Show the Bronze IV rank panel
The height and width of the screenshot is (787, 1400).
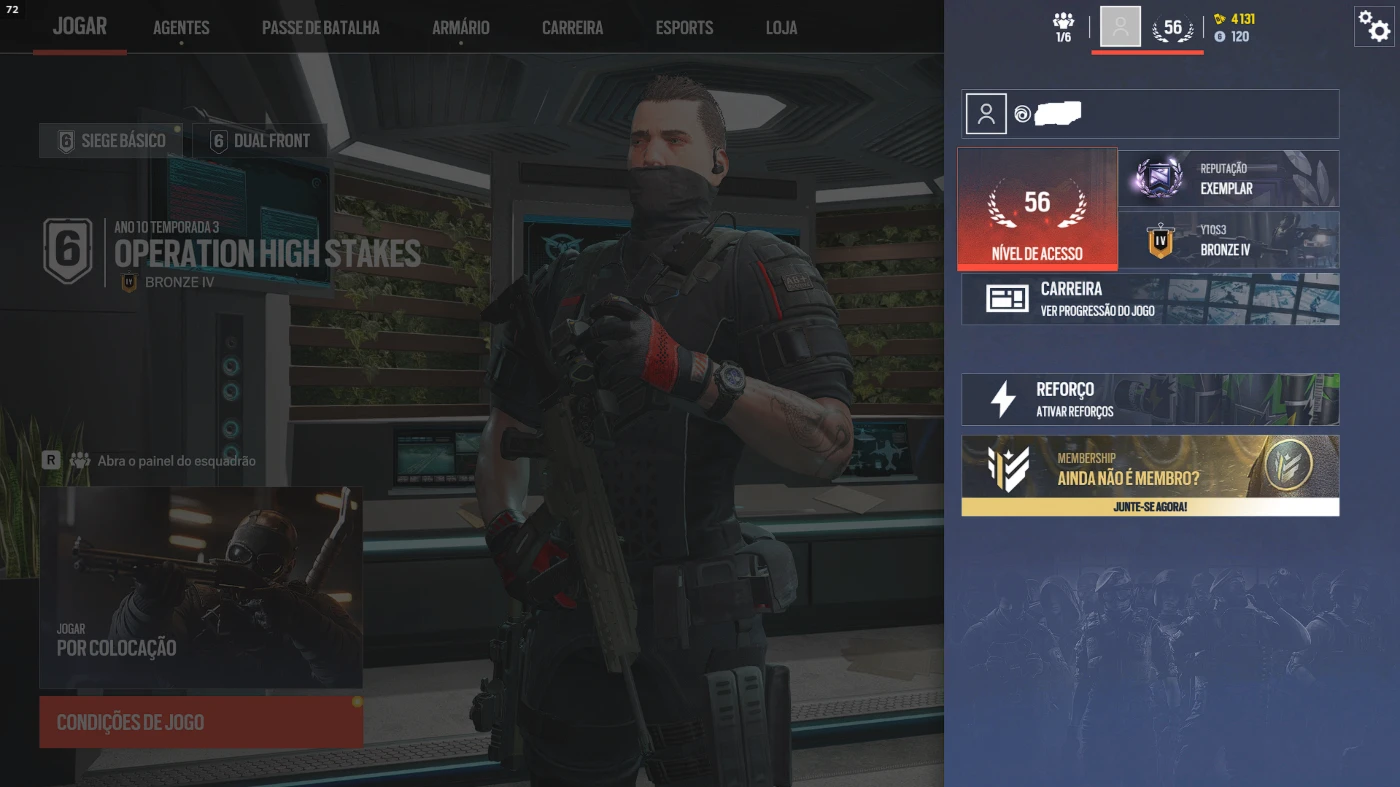(x=1228, y=240)
